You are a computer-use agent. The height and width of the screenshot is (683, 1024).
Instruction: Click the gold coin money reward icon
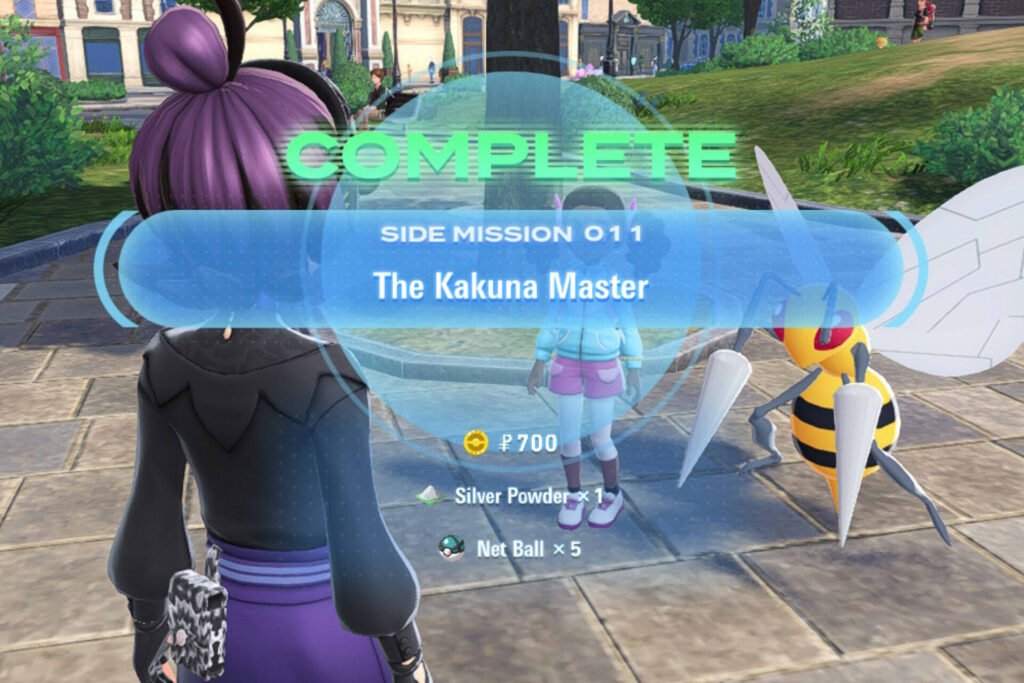pyautogui.click(x=477, y=442)
